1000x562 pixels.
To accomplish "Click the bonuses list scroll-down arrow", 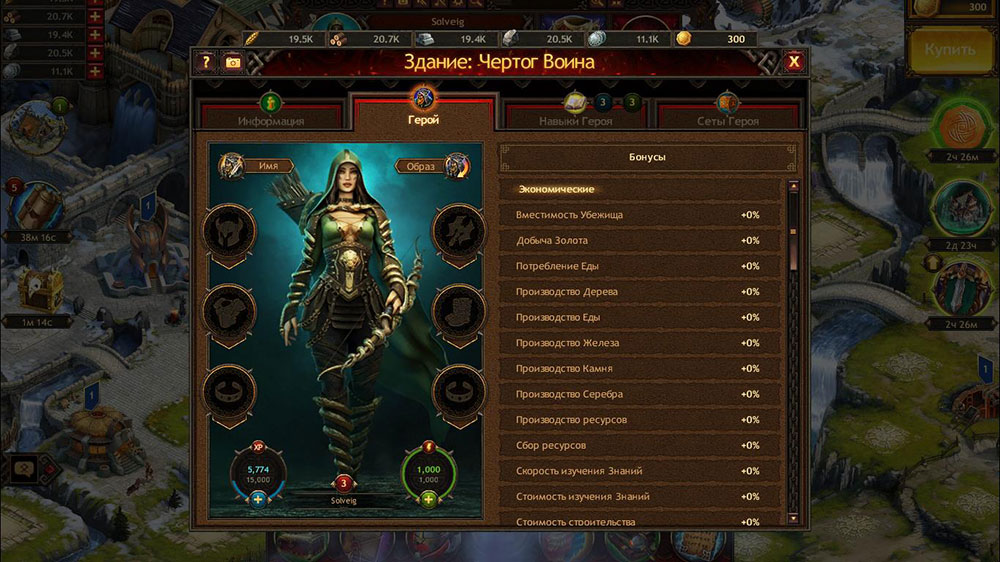I will click(794, 518).
